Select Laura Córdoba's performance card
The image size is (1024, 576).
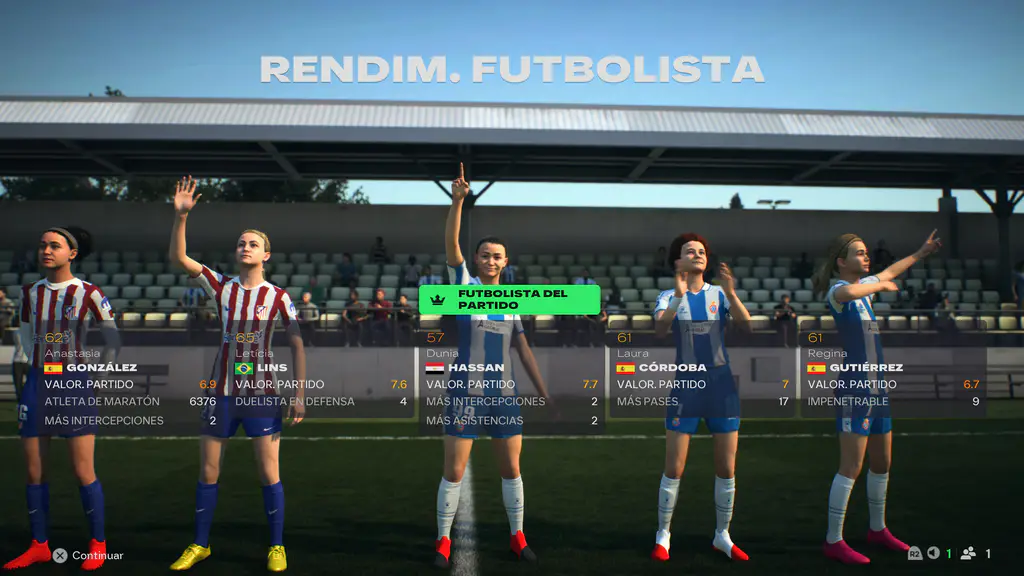[702, 384]
